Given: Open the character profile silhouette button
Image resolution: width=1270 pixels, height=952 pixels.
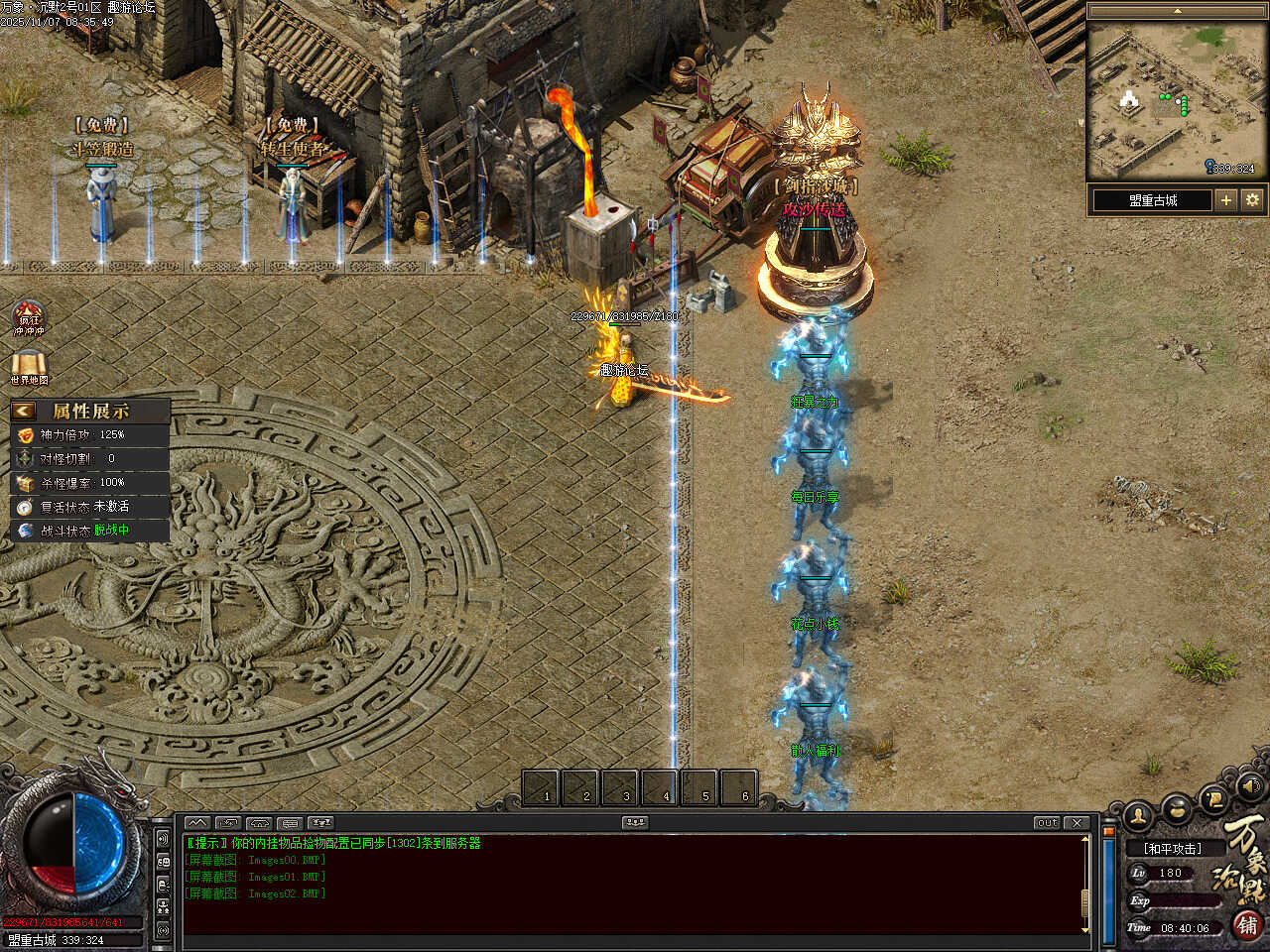Looking at the screenshot, I should click(1138, 815).
